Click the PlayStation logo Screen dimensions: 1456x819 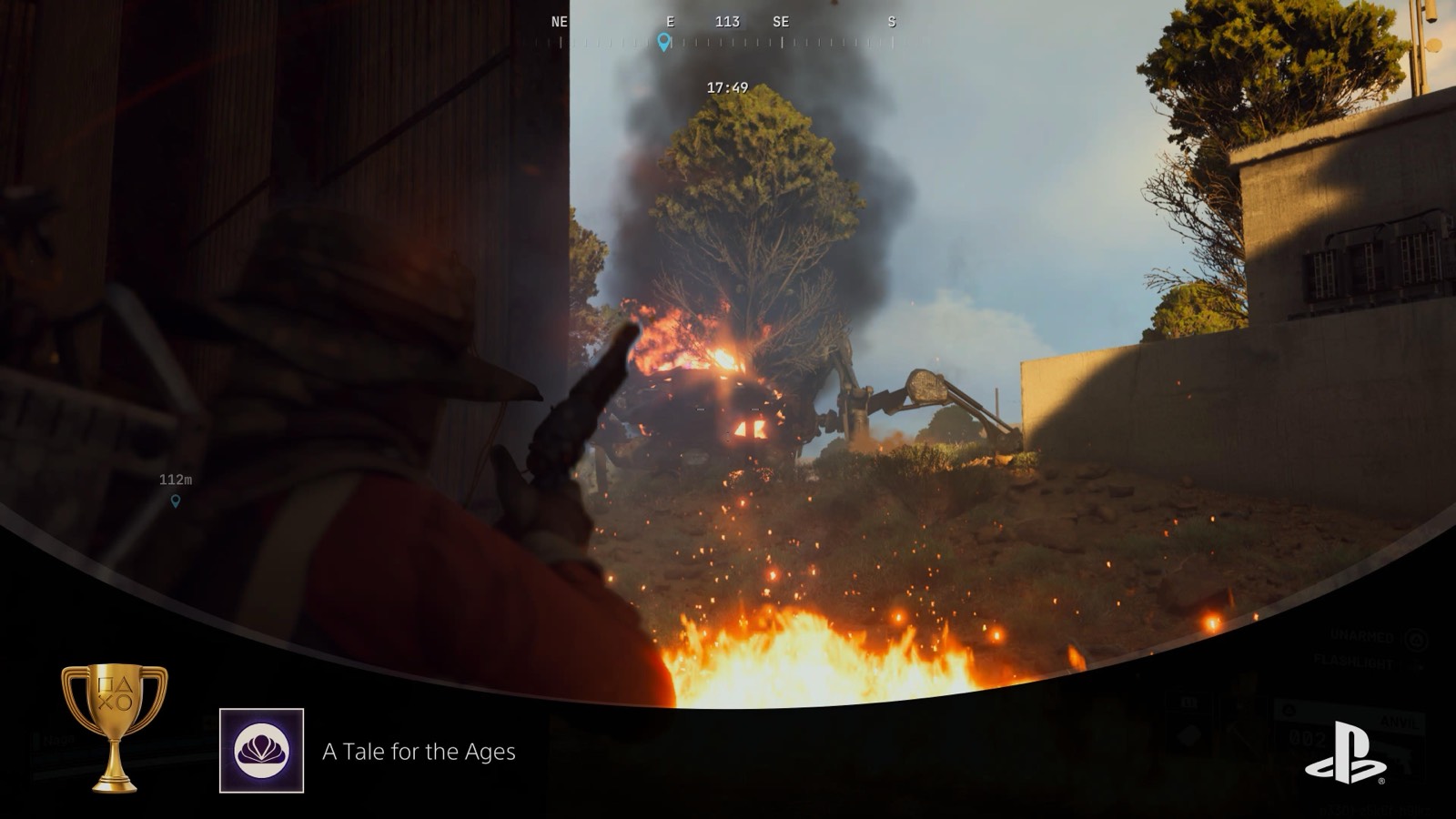[x=1345, y=753]
